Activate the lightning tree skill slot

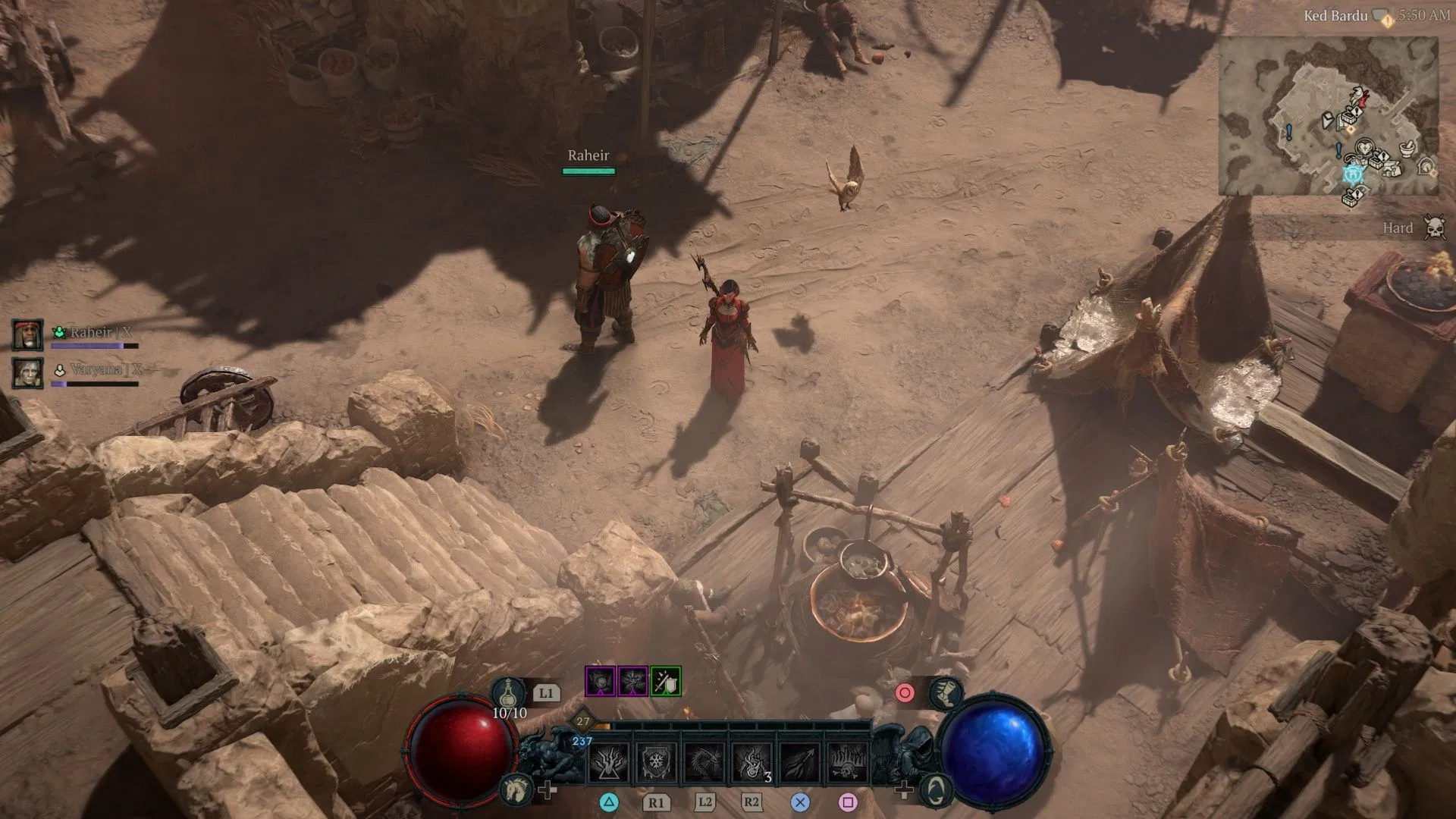610,762
